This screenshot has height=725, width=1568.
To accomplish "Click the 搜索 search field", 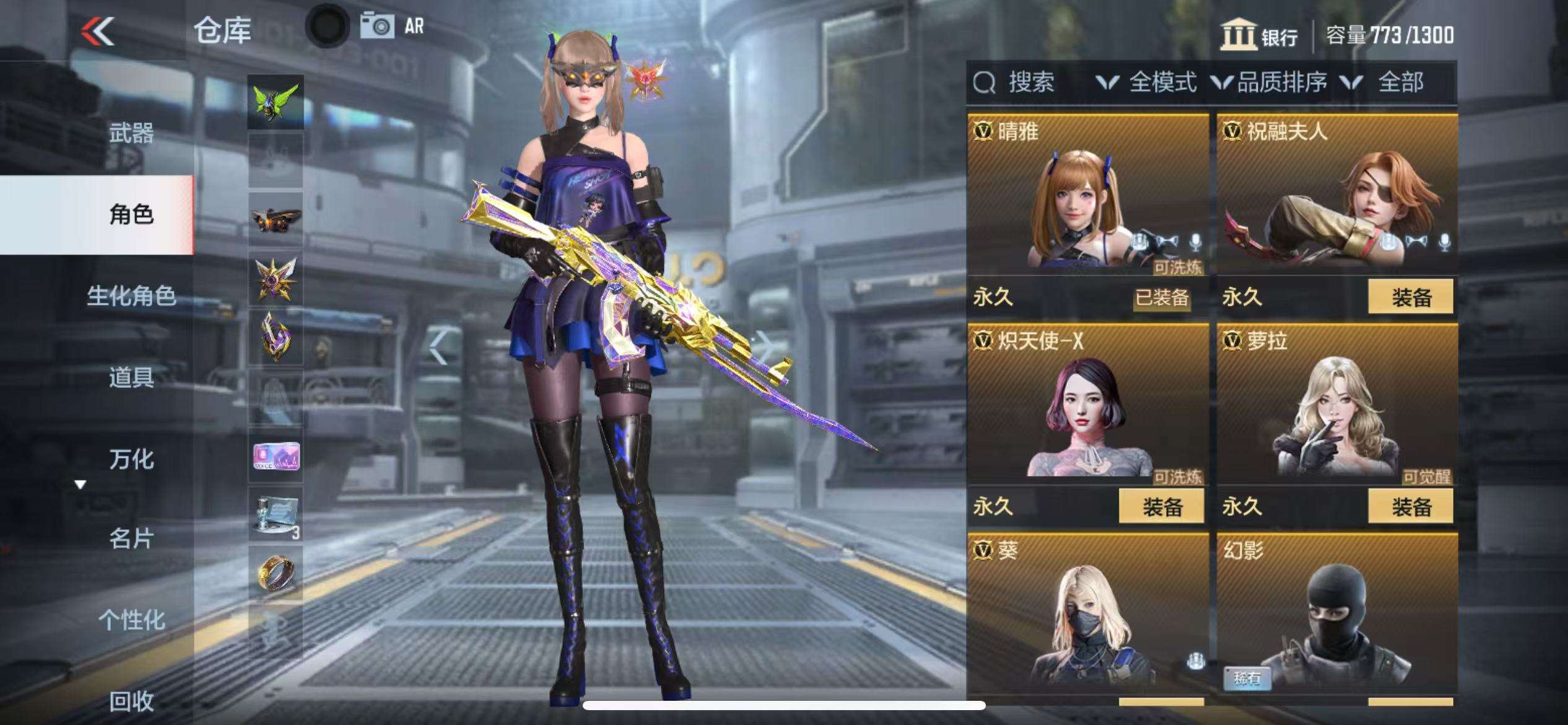I will point(1030,82).
